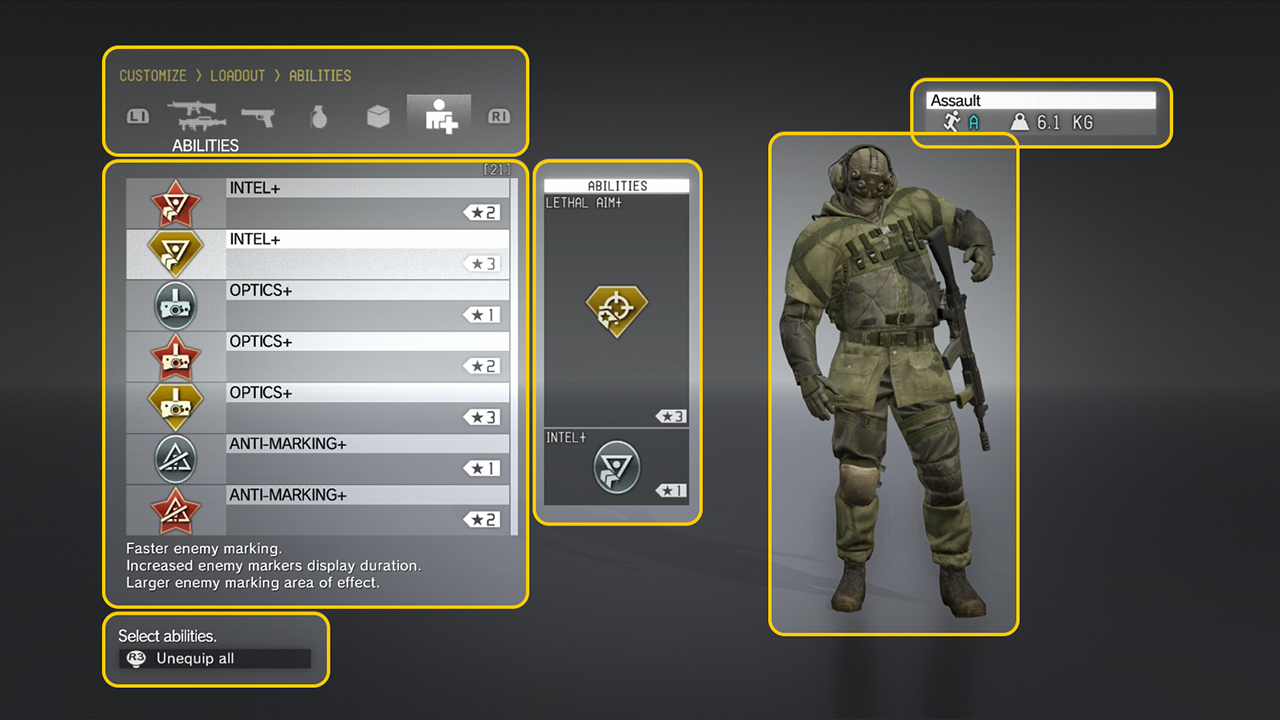Go to CUSTOMIZE in the breadcrumb
Image resolution: width=1280 pixels, height=720 pixels.
point(153,76)
